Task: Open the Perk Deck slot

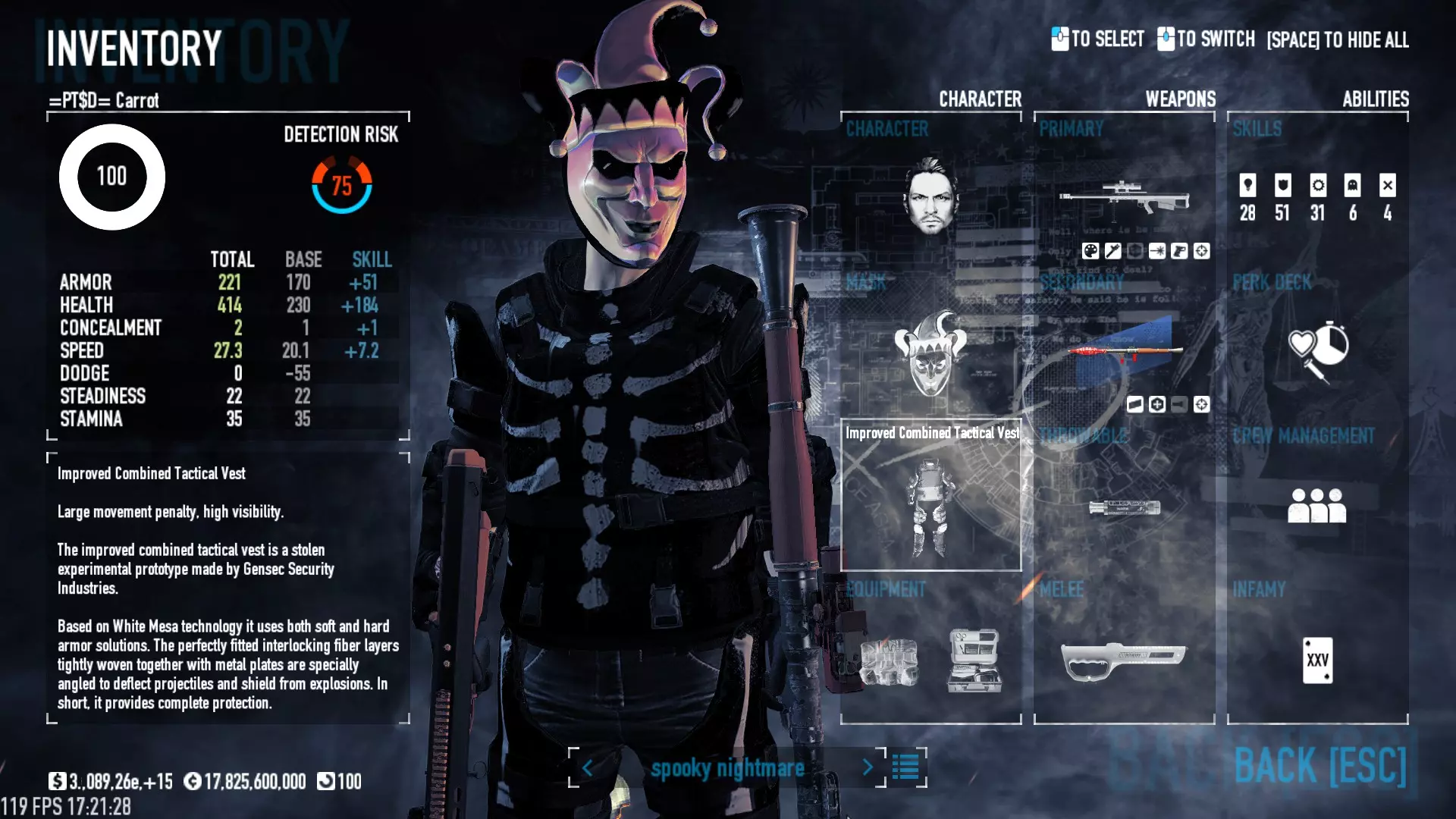Action: (1318, 350)
